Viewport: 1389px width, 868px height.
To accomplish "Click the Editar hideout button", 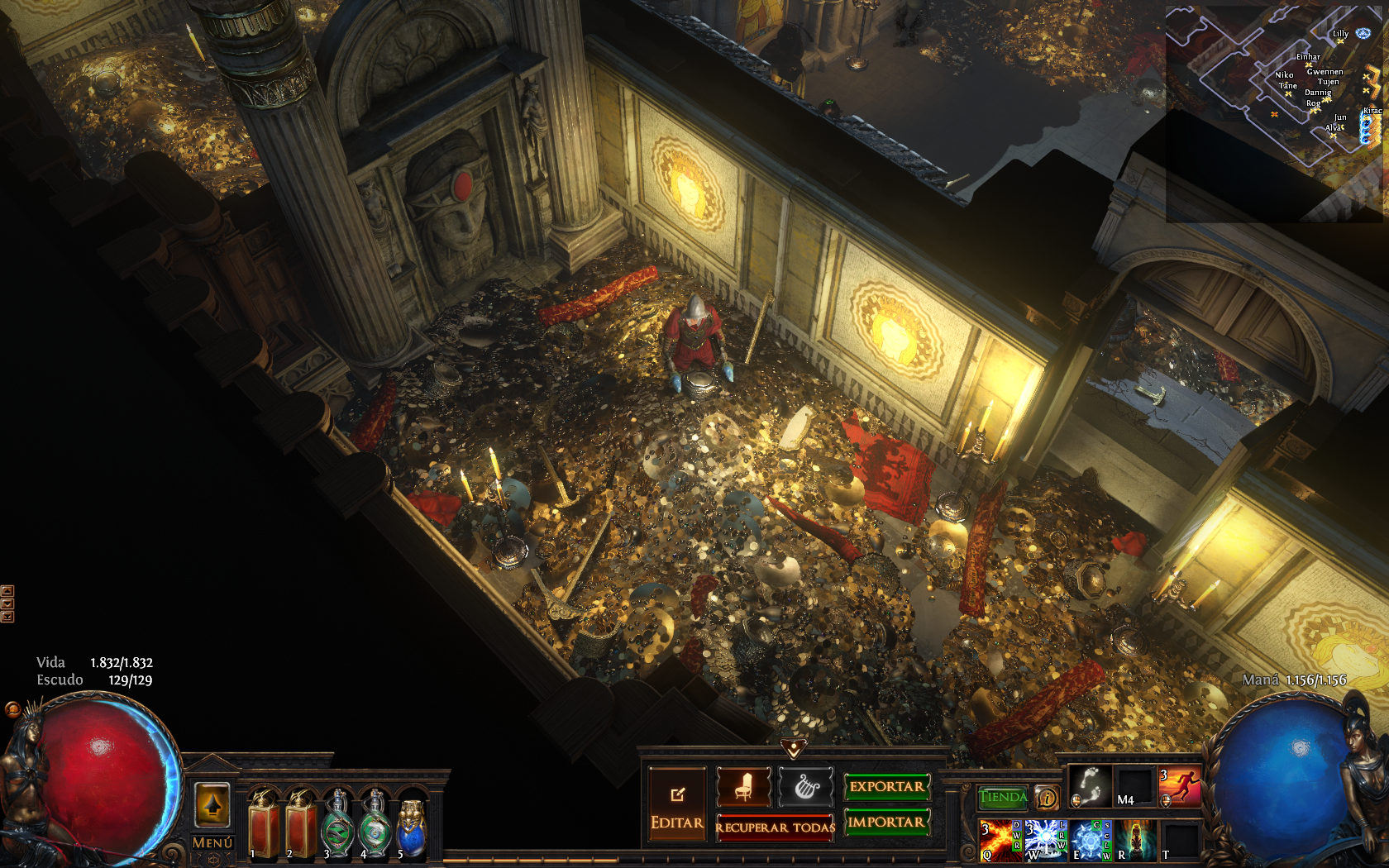I will click(677, 804).
